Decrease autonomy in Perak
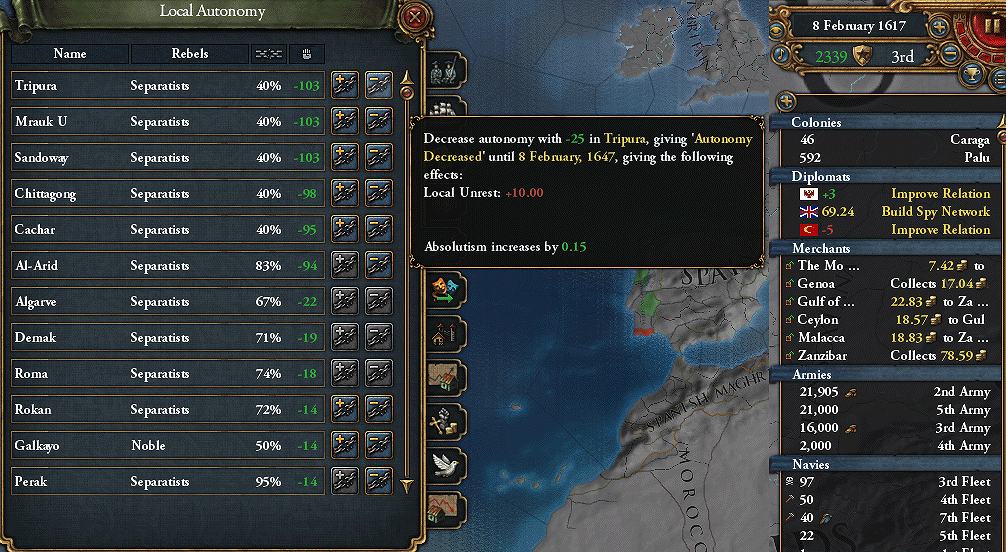 click(378, 482)
